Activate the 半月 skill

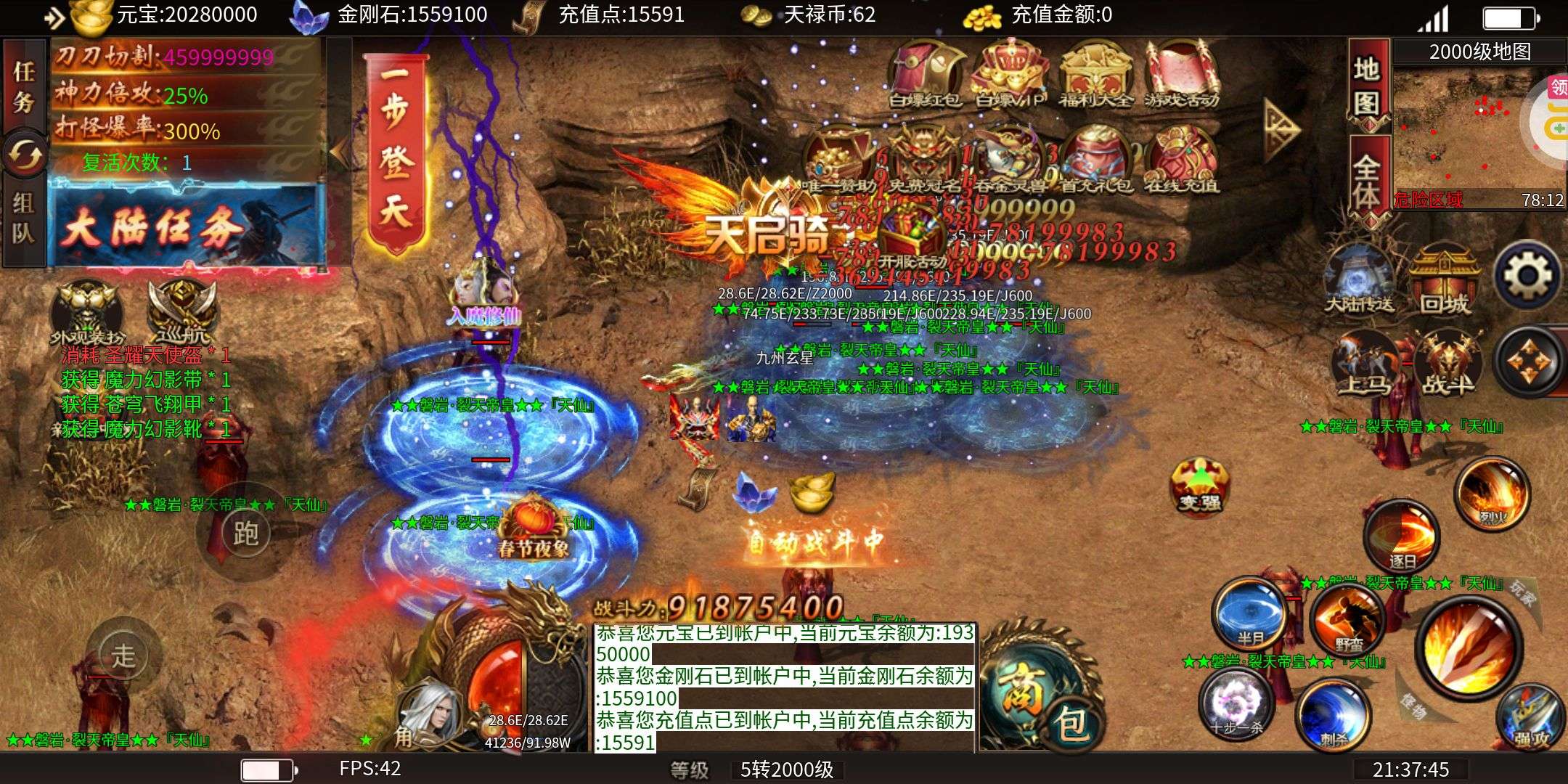pyautogui.click(x=1249, y=613)
